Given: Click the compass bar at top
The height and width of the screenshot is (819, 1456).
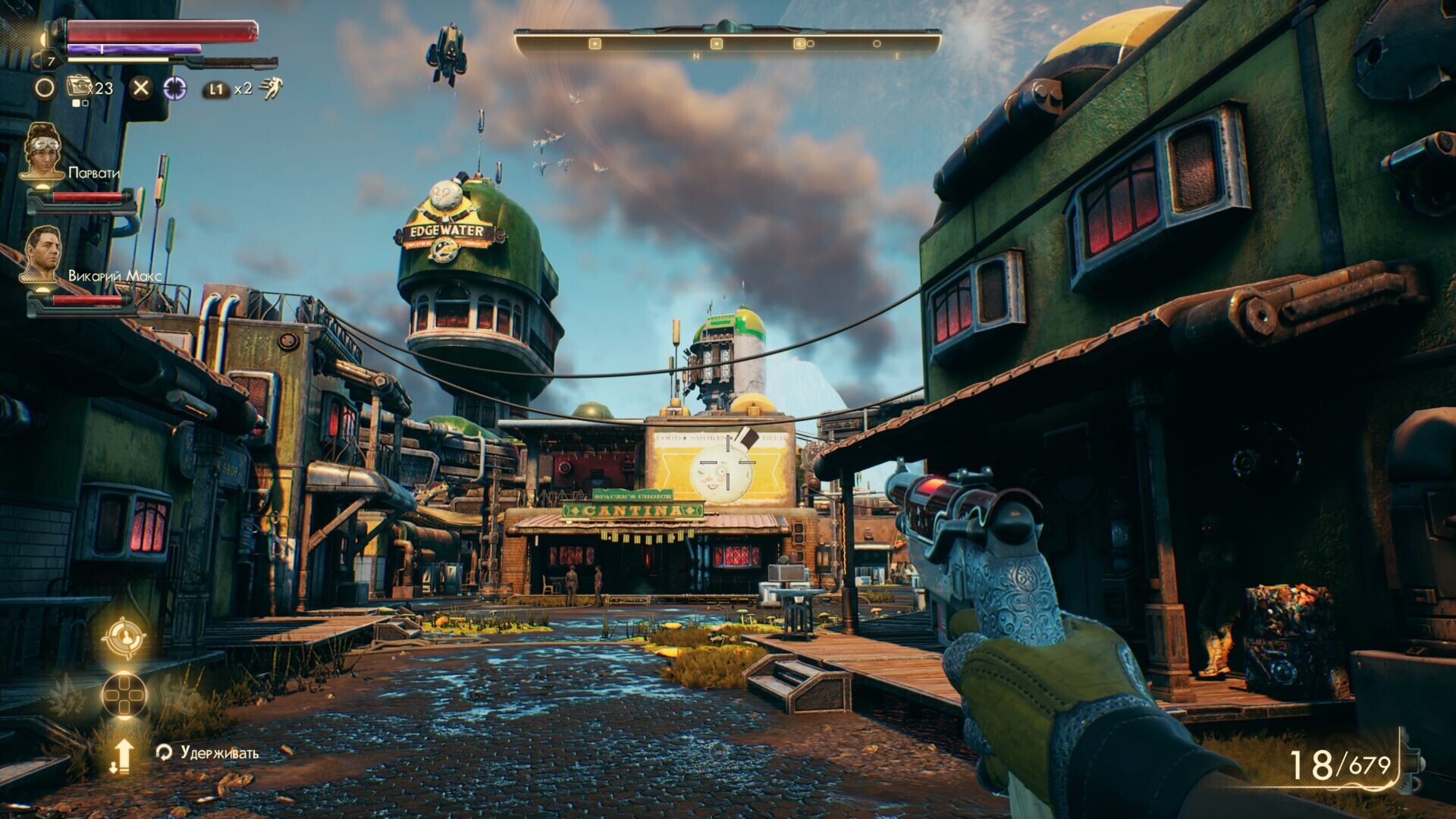Looking at the screenshot, I should coord(727,42).
